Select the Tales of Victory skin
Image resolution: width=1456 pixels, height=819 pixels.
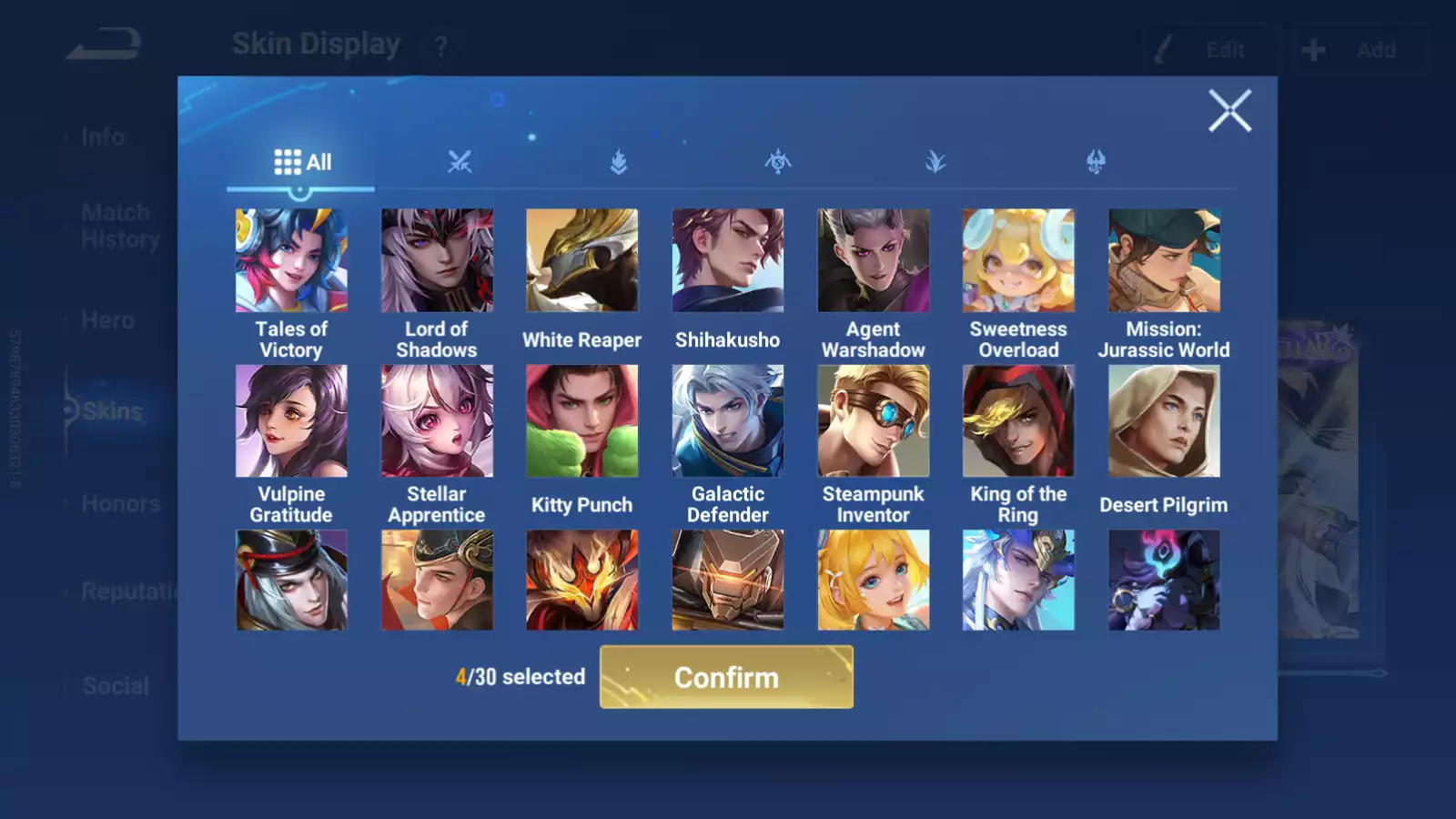pos(291,261)
